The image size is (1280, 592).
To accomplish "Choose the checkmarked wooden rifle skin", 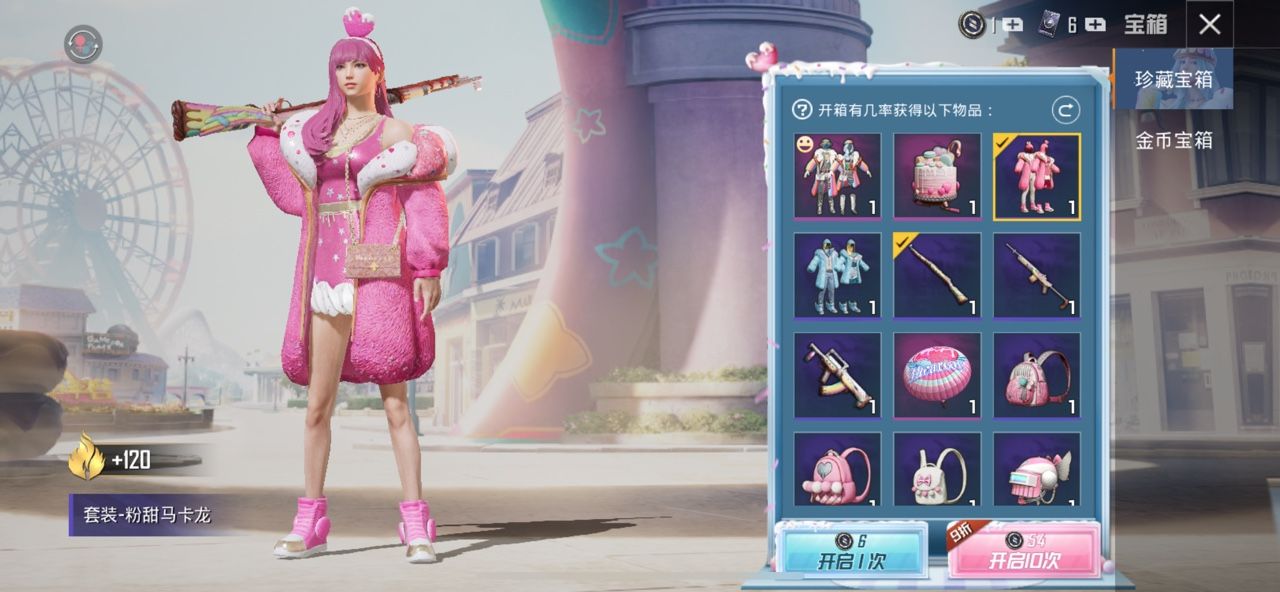I will click(x=937, y=275).
